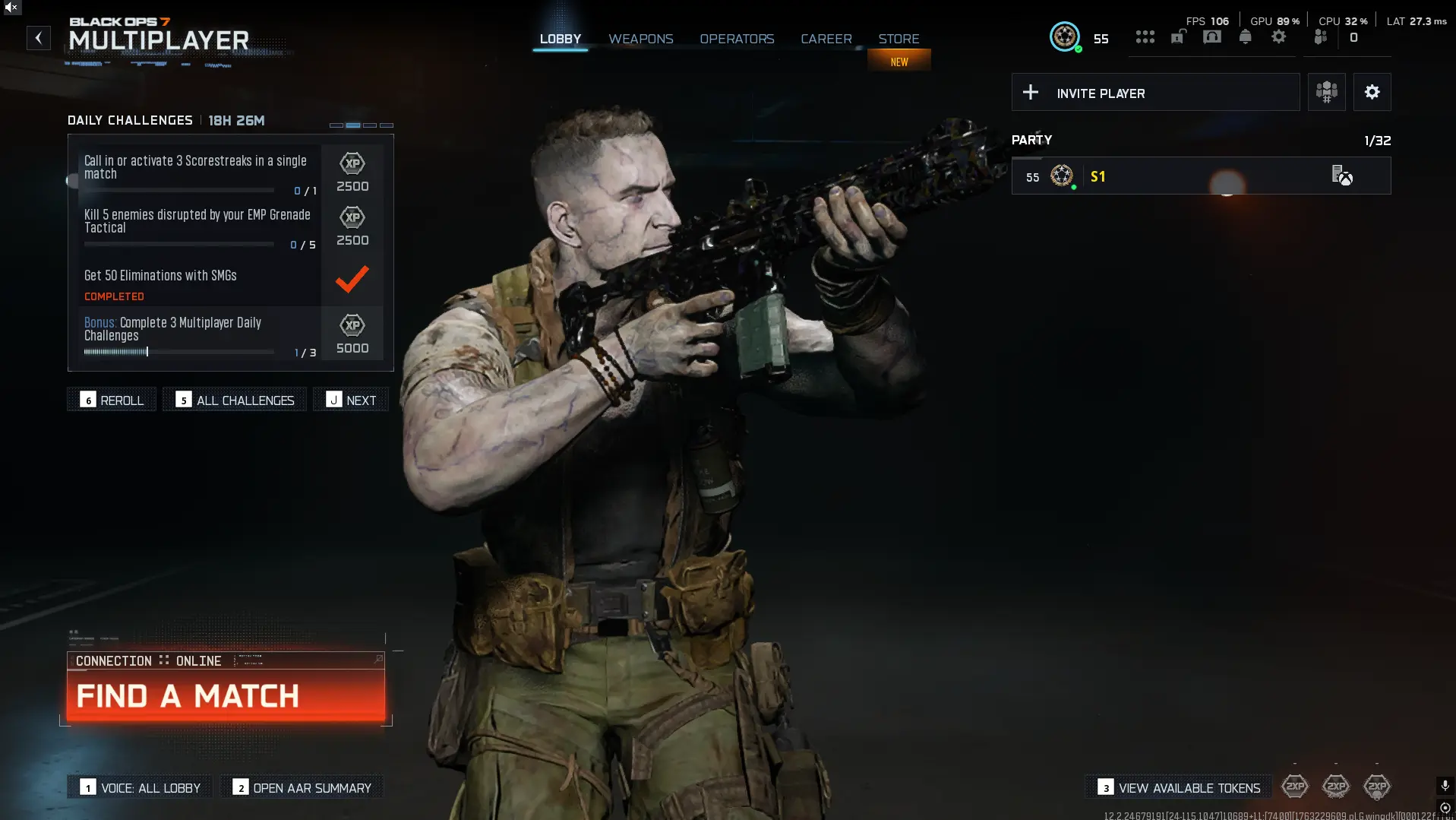Image resolution: width=1456 pixels, height=820 pixels.
Task: Open the apps grid menu icon near the emblem
Action: tap(1145, 36)
